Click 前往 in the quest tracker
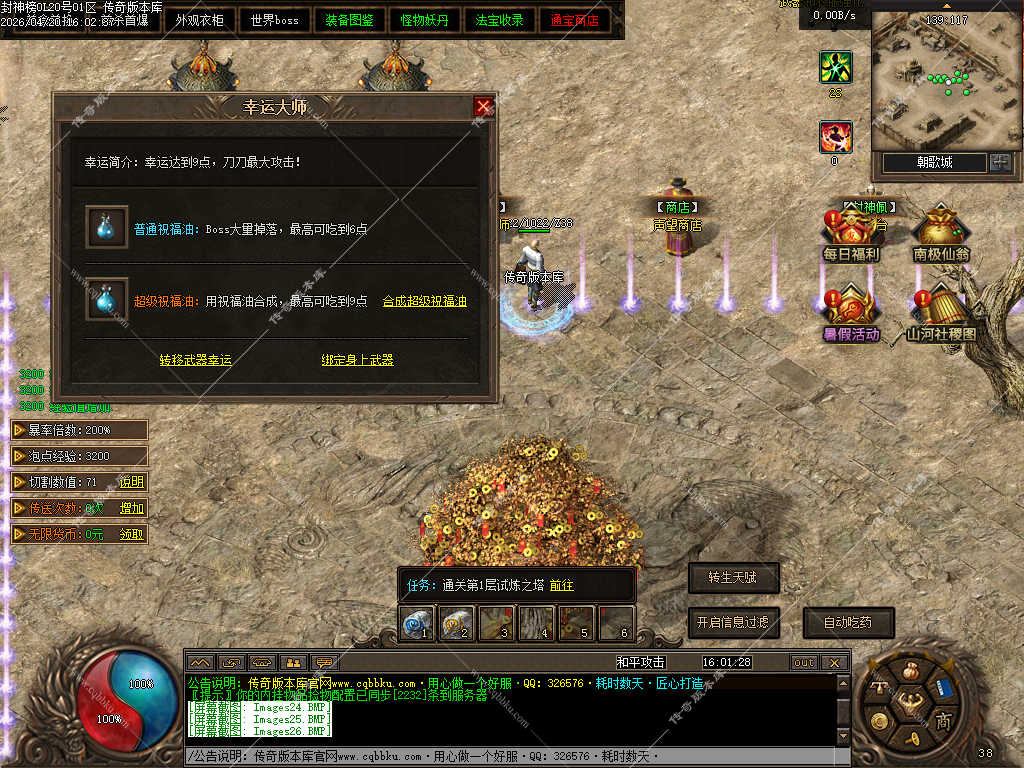 coord(562,586)
